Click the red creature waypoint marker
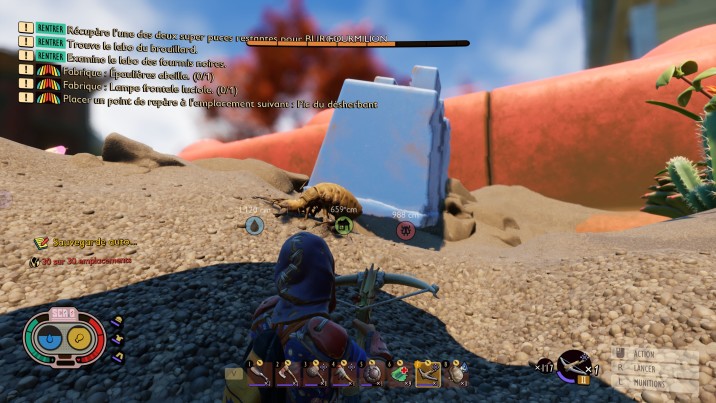 tap(405, 230)
